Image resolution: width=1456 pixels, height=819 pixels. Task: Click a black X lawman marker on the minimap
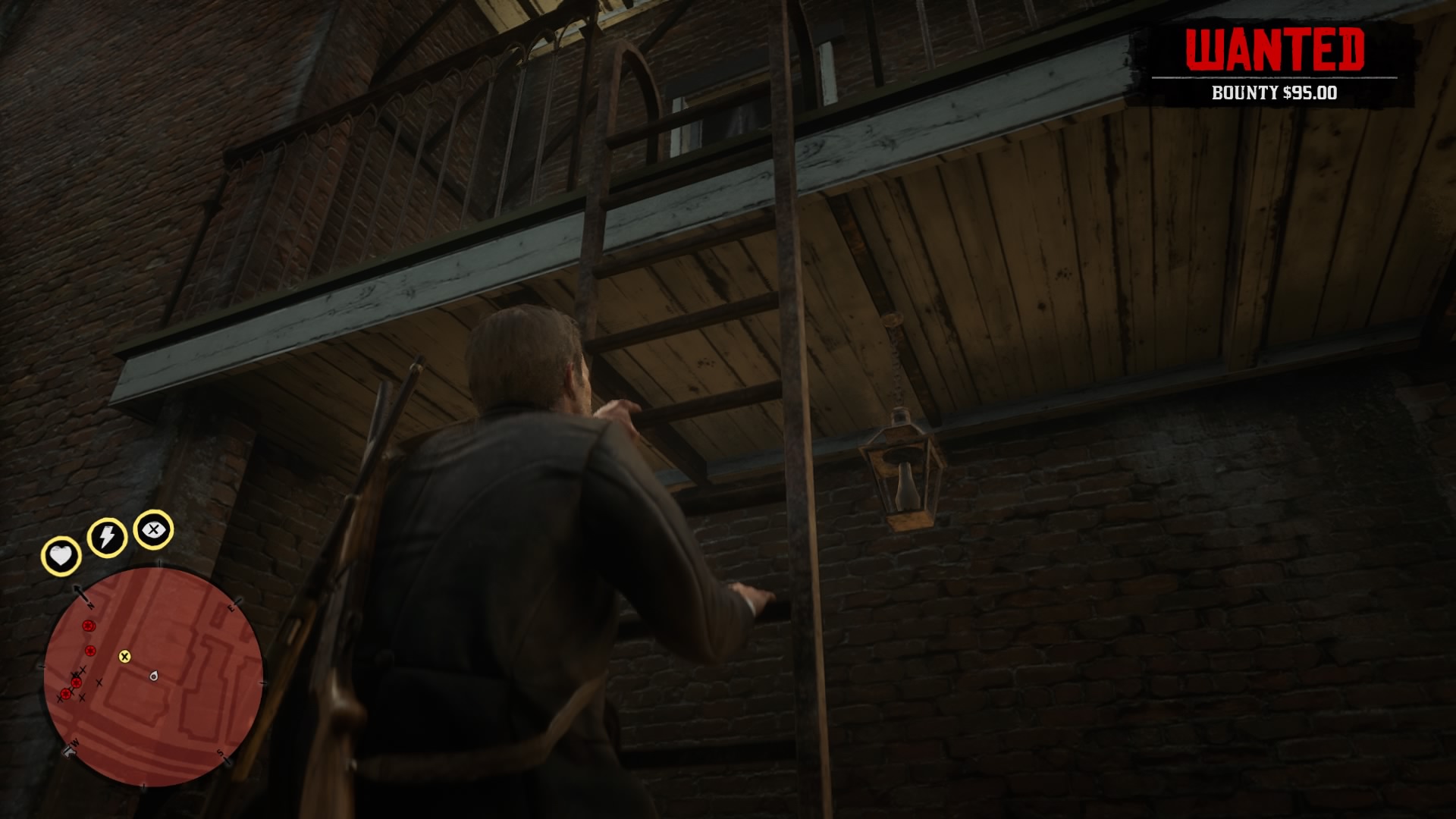[x=99, y=682]
